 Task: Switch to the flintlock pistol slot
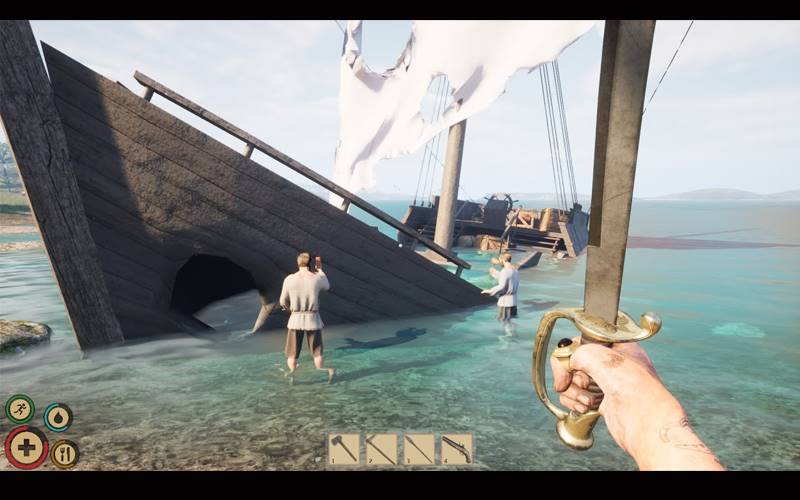click(x=457, y=449)
